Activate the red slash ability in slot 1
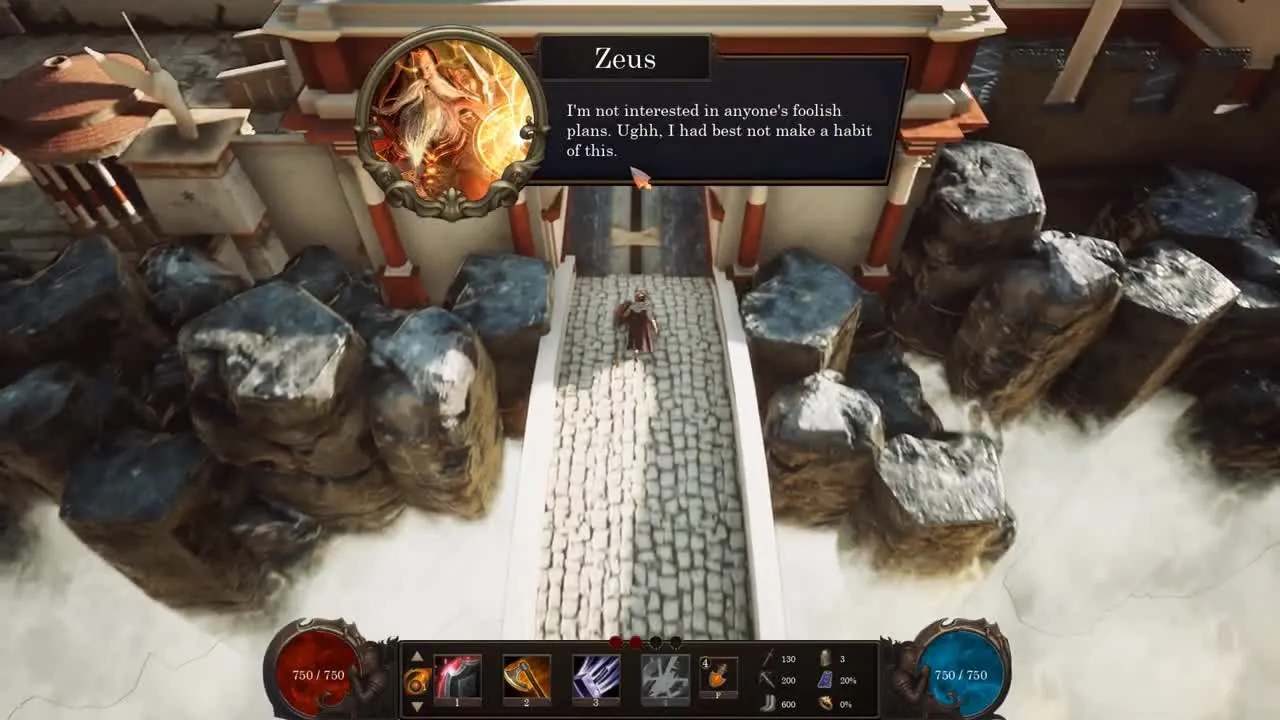The image size is (1280, 720). 457,677
